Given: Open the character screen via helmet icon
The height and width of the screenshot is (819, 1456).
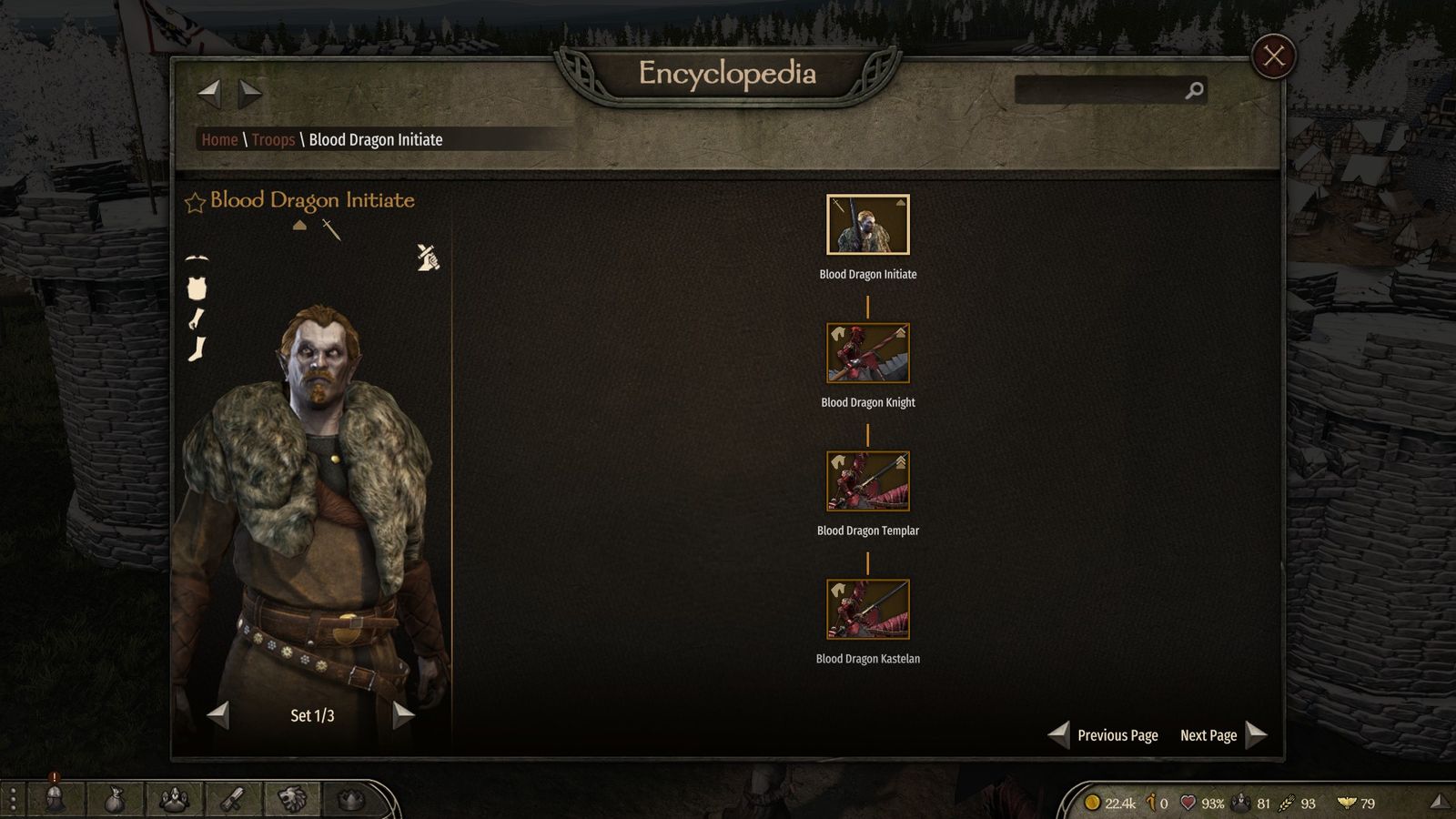Looking at the screenshot, I should (54, 800).
